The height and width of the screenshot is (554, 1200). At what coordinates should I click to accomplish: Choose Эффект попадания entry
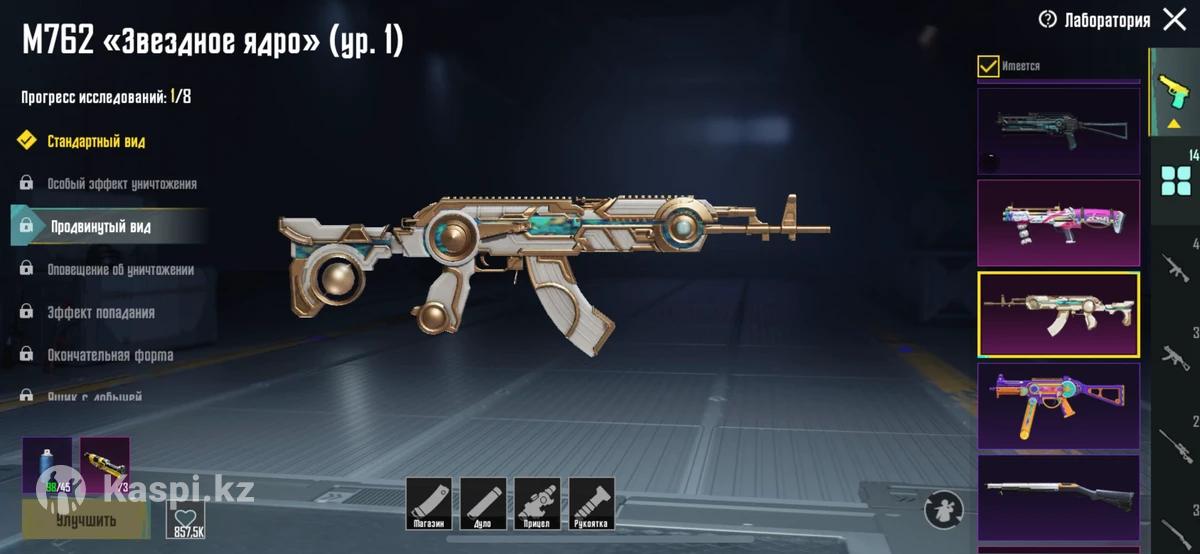100,313
